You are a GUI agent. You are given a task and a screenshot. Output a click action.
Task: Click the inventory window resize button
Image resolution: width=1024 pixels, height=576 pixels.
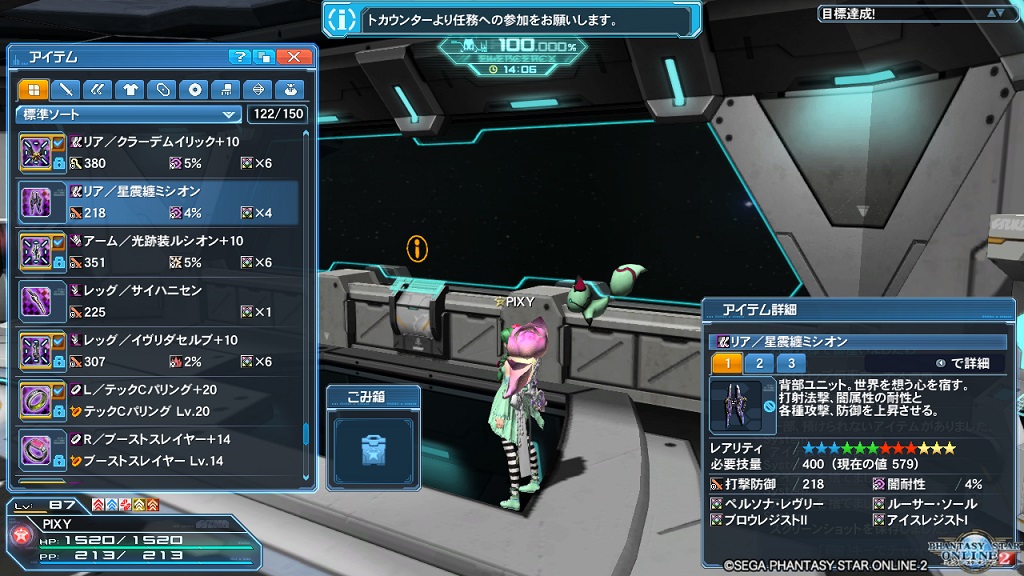pos(264,57)
